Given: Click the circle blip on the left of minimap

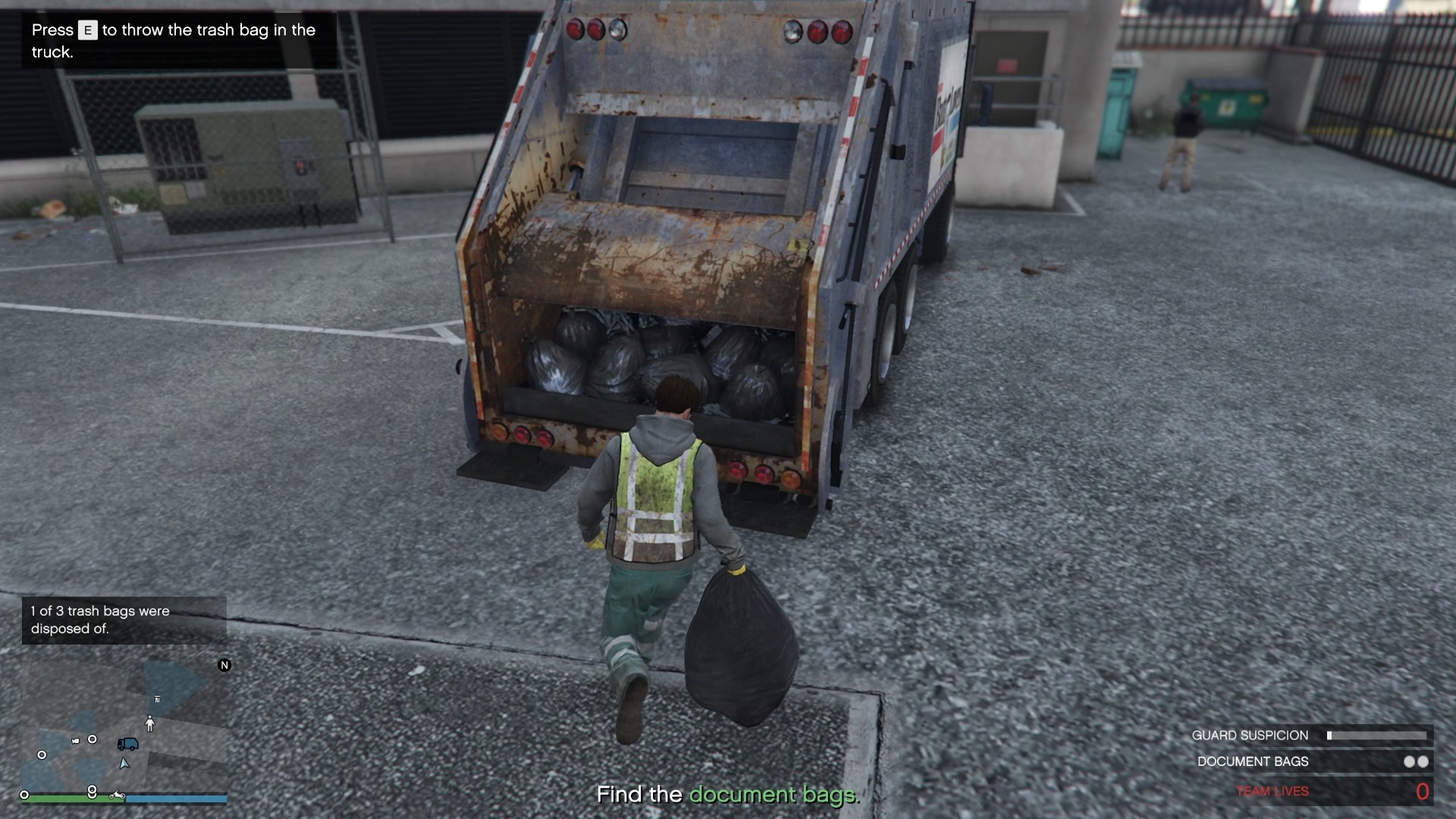Looking at the screenshot, I should (42, 755).
